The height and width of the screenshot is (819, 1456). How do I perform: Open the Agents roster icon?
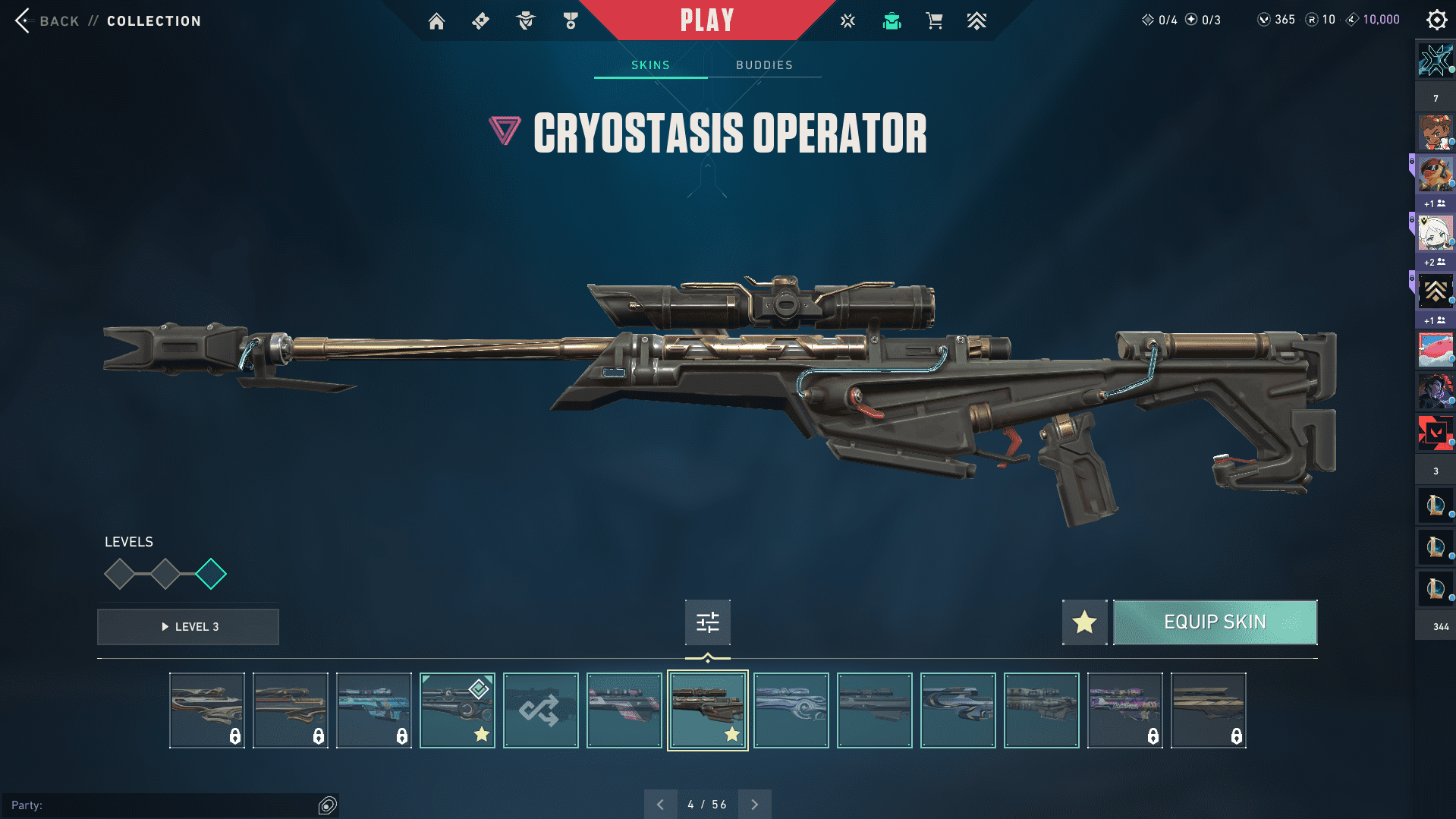pos(525,21)
